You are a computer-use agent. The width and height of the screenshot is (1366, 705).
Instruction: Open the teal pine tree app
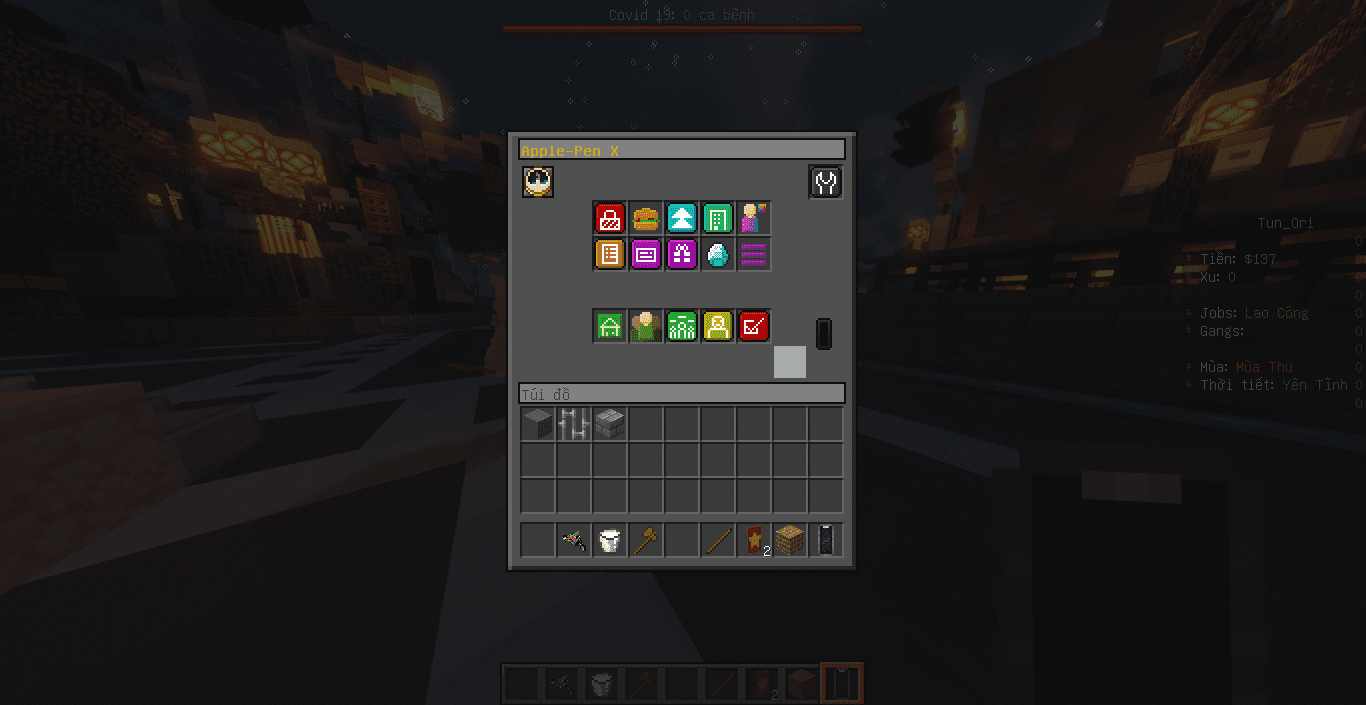tap(682, 218)
